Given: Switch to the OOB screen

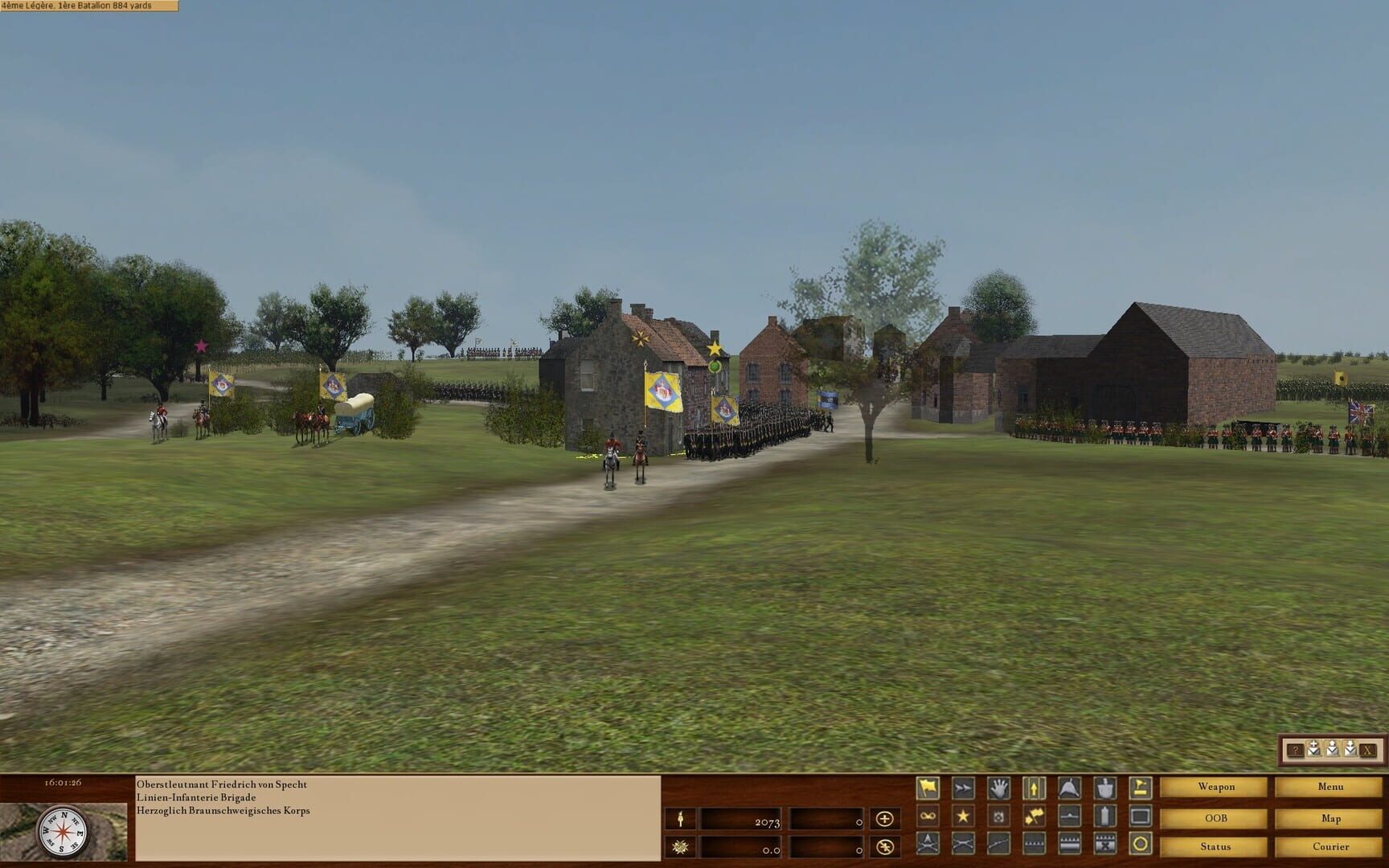Looking at the screenshot, I should tap(1216, 817).
